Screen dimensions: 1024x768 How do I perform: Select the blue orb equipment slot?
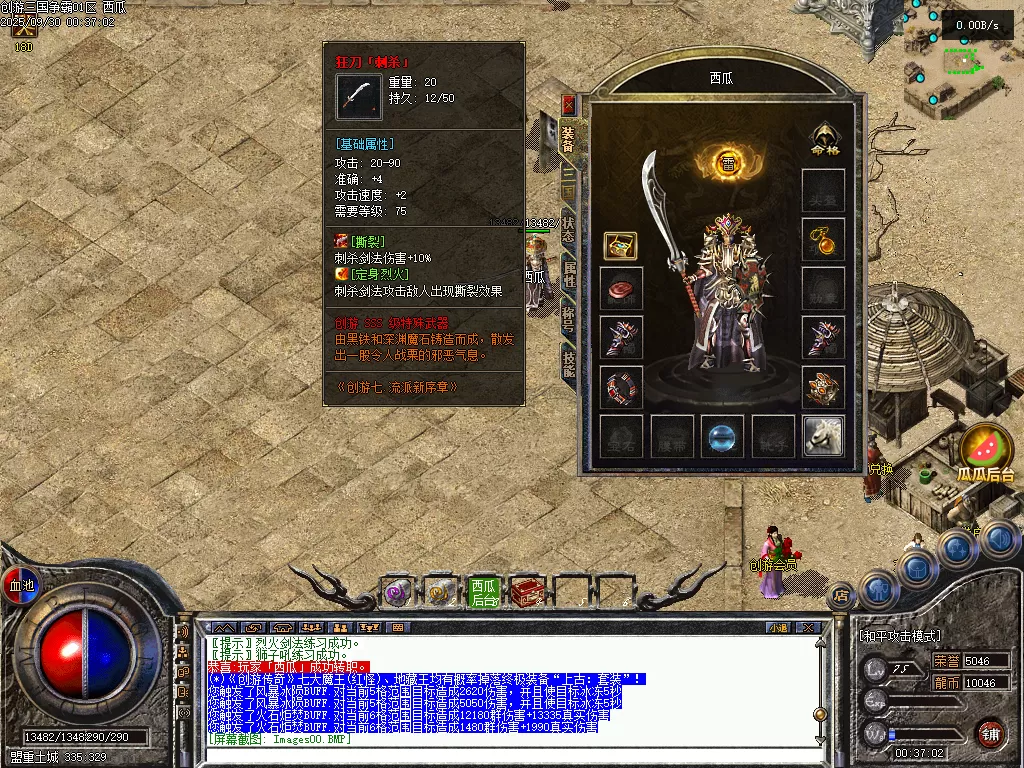coord(722,436)
